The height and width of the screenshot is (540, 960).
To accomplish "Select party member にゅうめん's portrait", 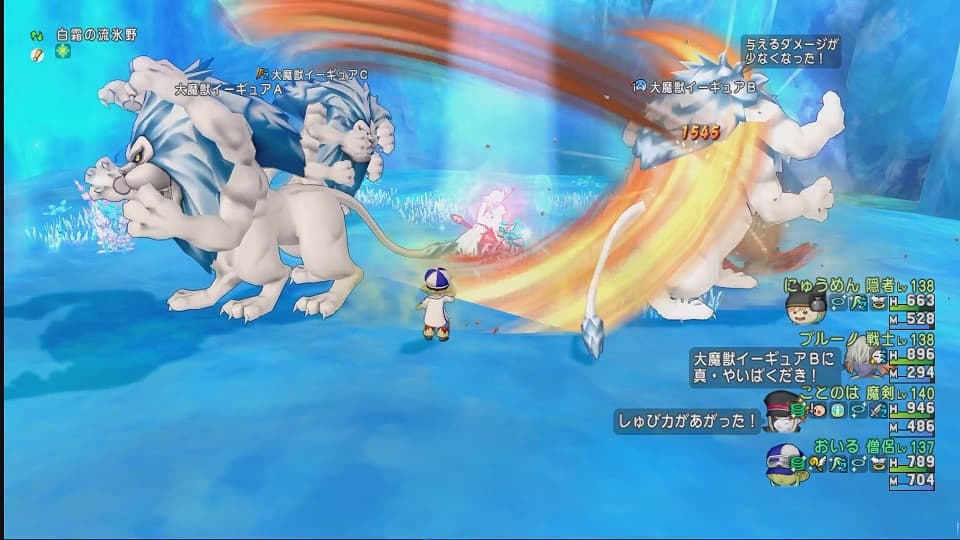I will (805, 306).
